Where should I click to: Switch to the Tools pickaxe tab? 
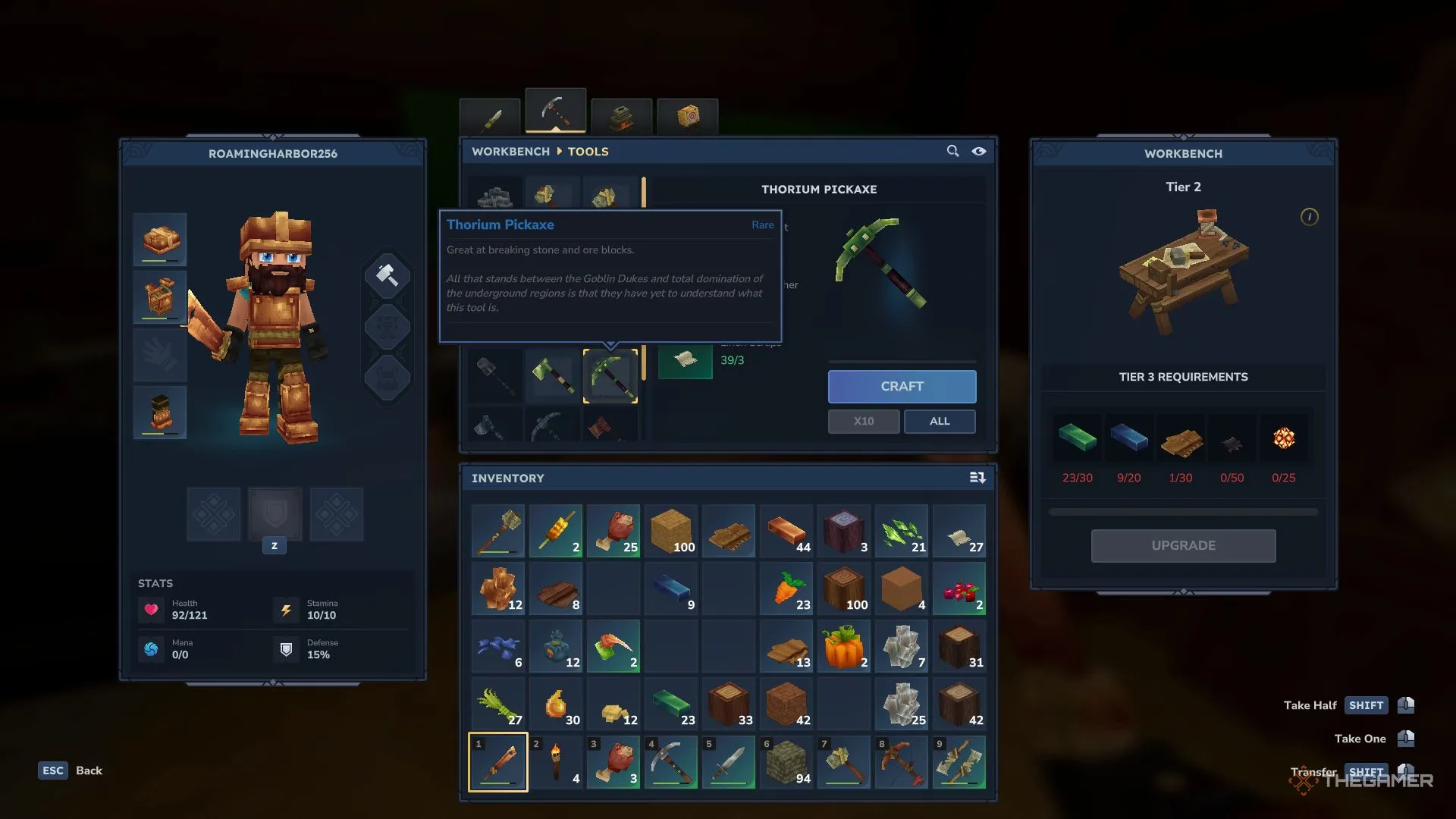(556, 112)
